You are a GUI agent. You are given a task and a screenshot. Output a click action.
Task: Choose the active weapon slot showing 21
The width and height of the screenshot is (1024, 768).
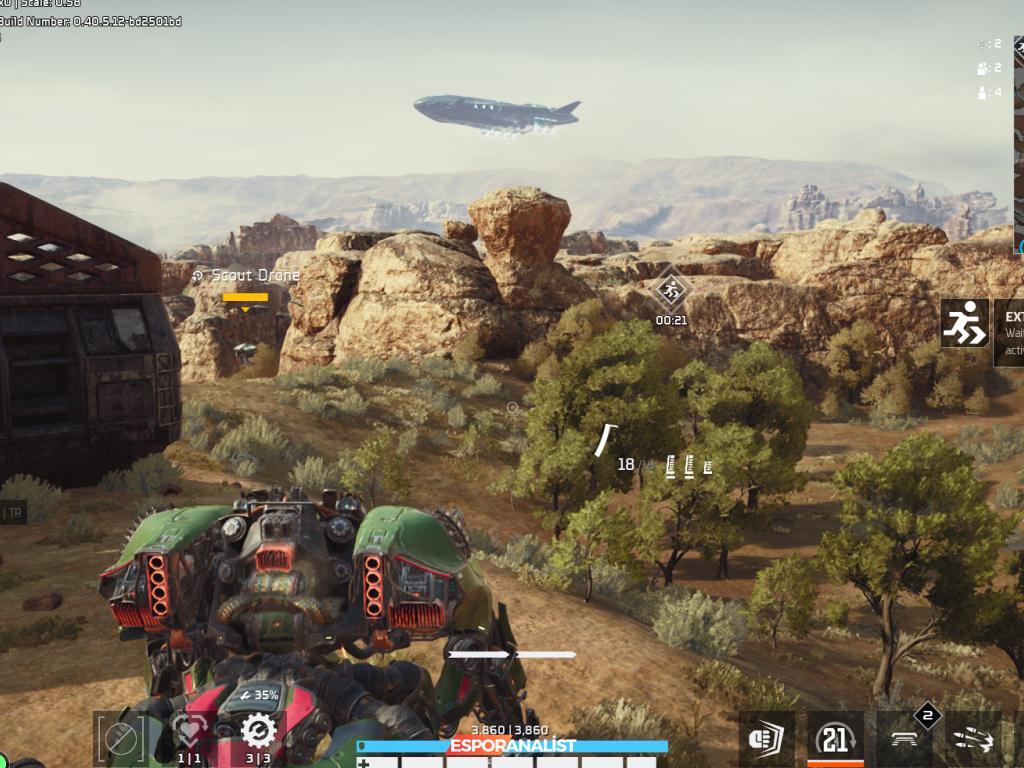pos(835,739)
